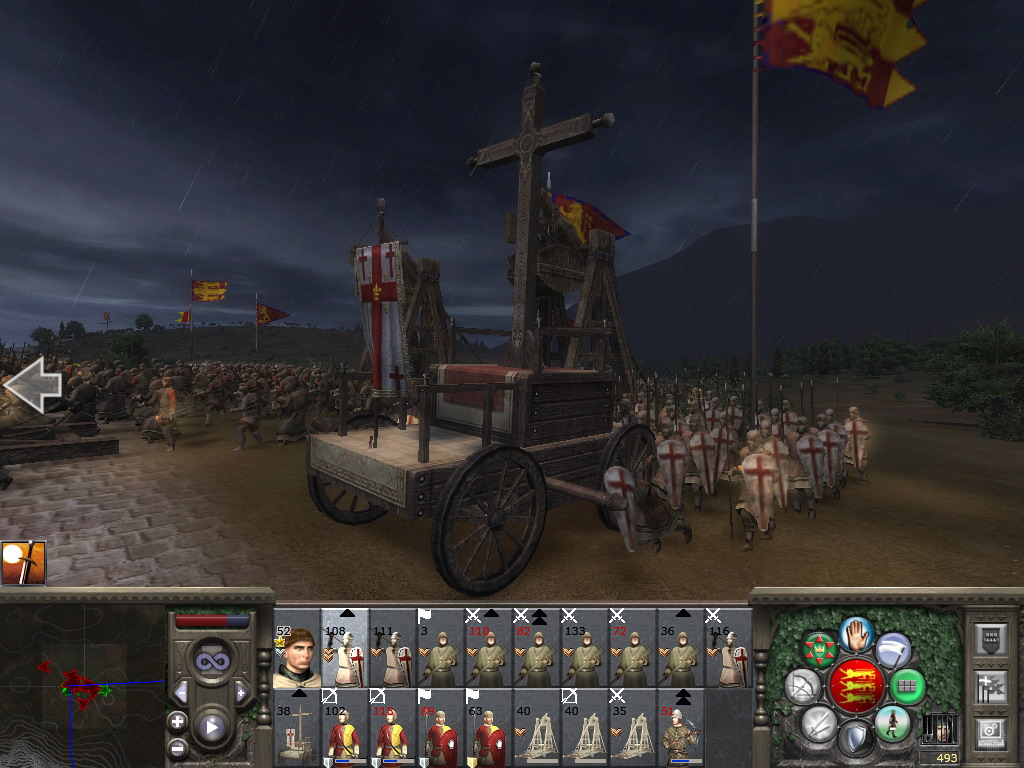Image resolution: width=1024 pixels, height=768 pixels.
Task: Open the group formations grid button
Action: (907, 686)
